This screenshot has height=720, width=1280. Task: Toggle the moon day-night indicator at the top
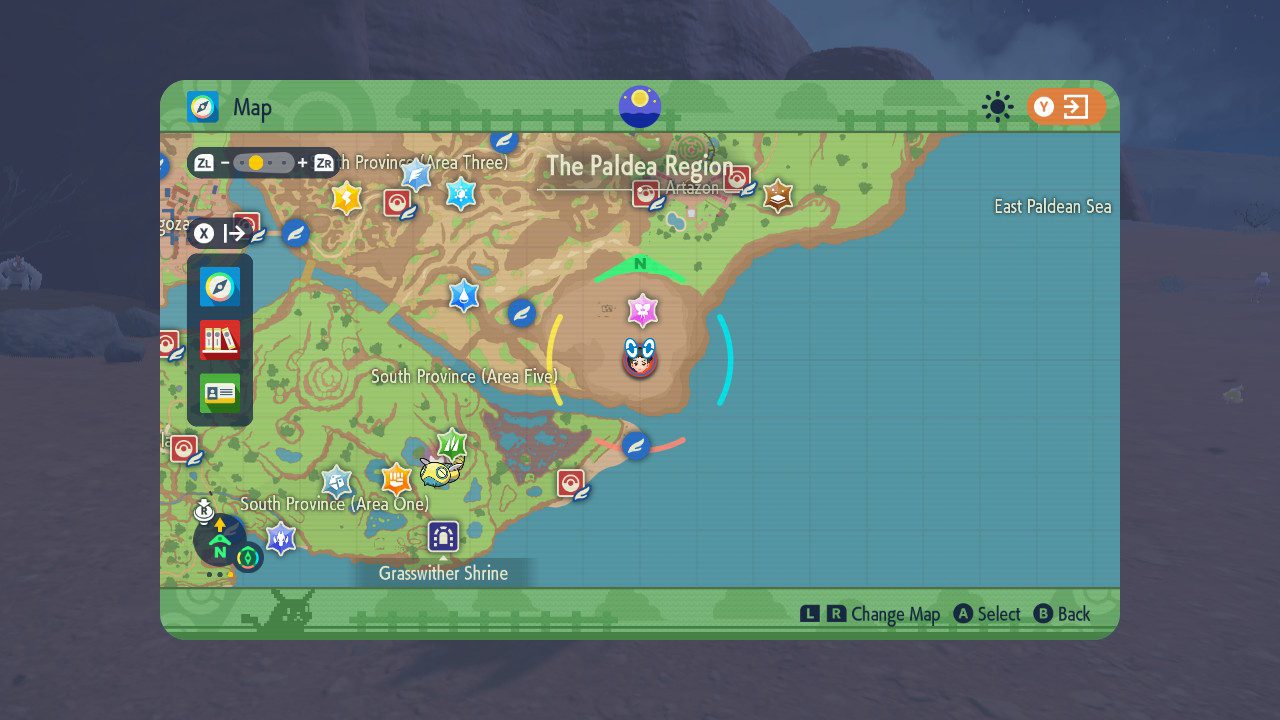pos(640,103)
